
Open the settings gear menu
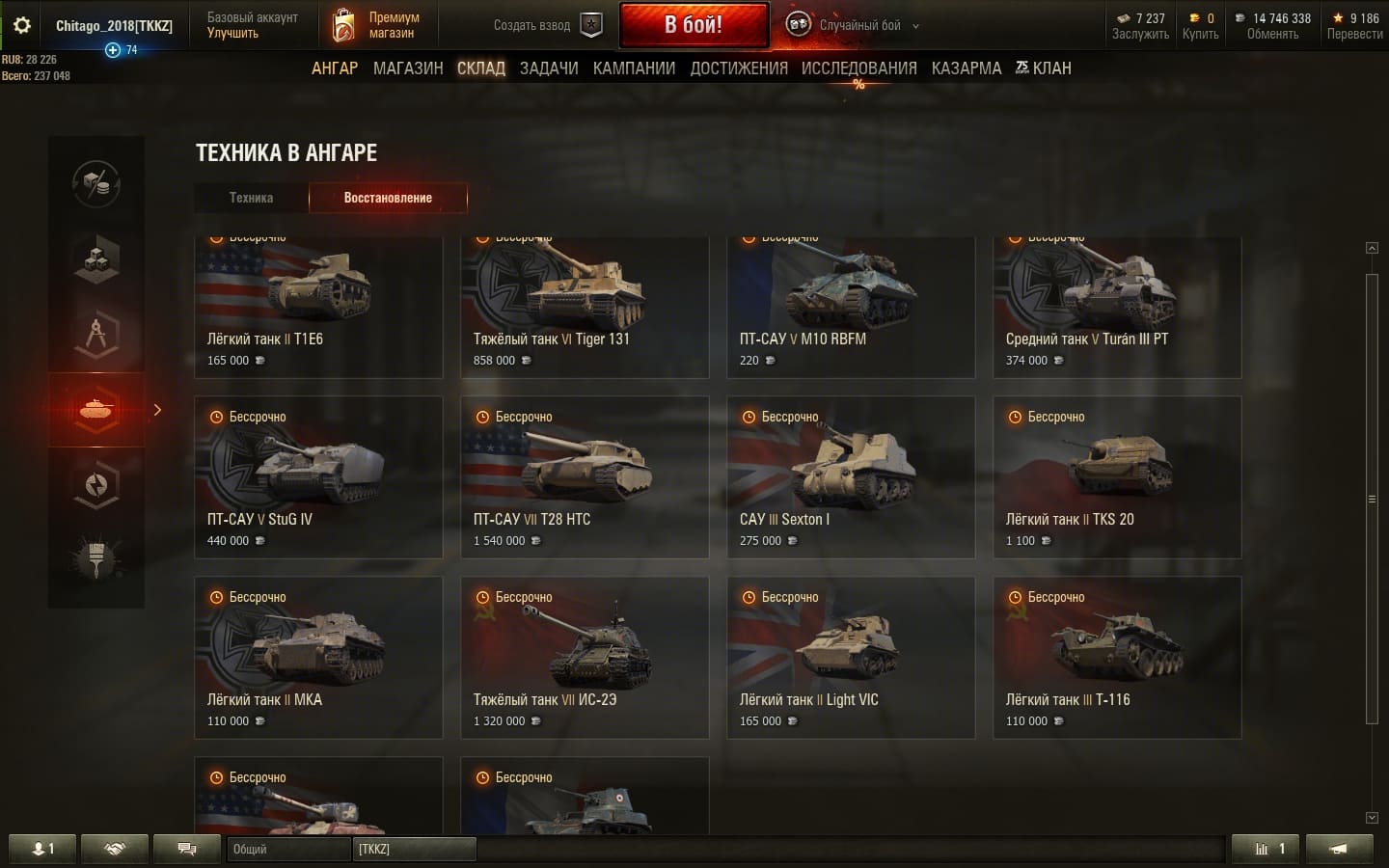(x=21, y=25)
